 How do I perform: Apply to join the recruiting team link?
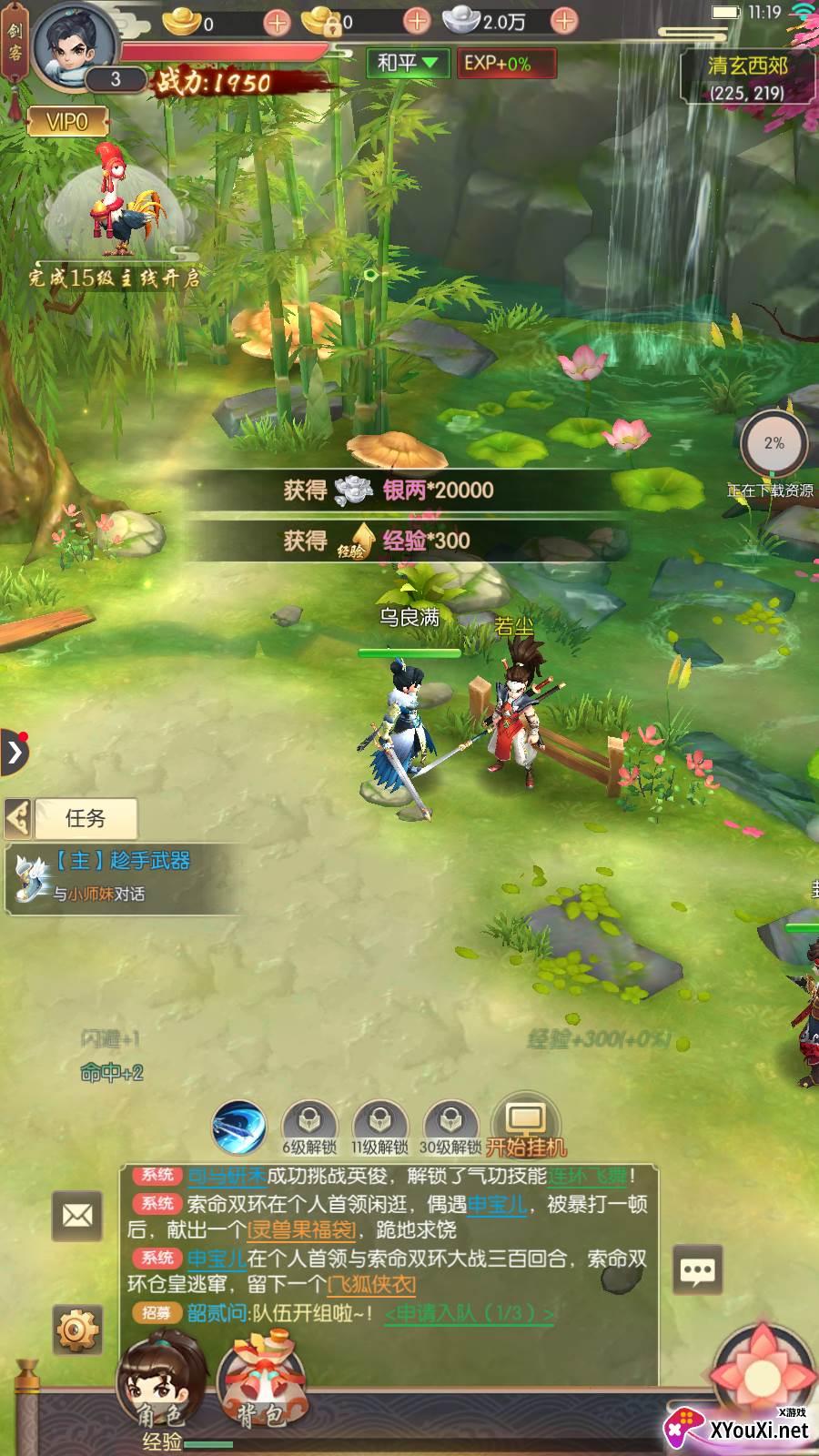pos(470,1313)
